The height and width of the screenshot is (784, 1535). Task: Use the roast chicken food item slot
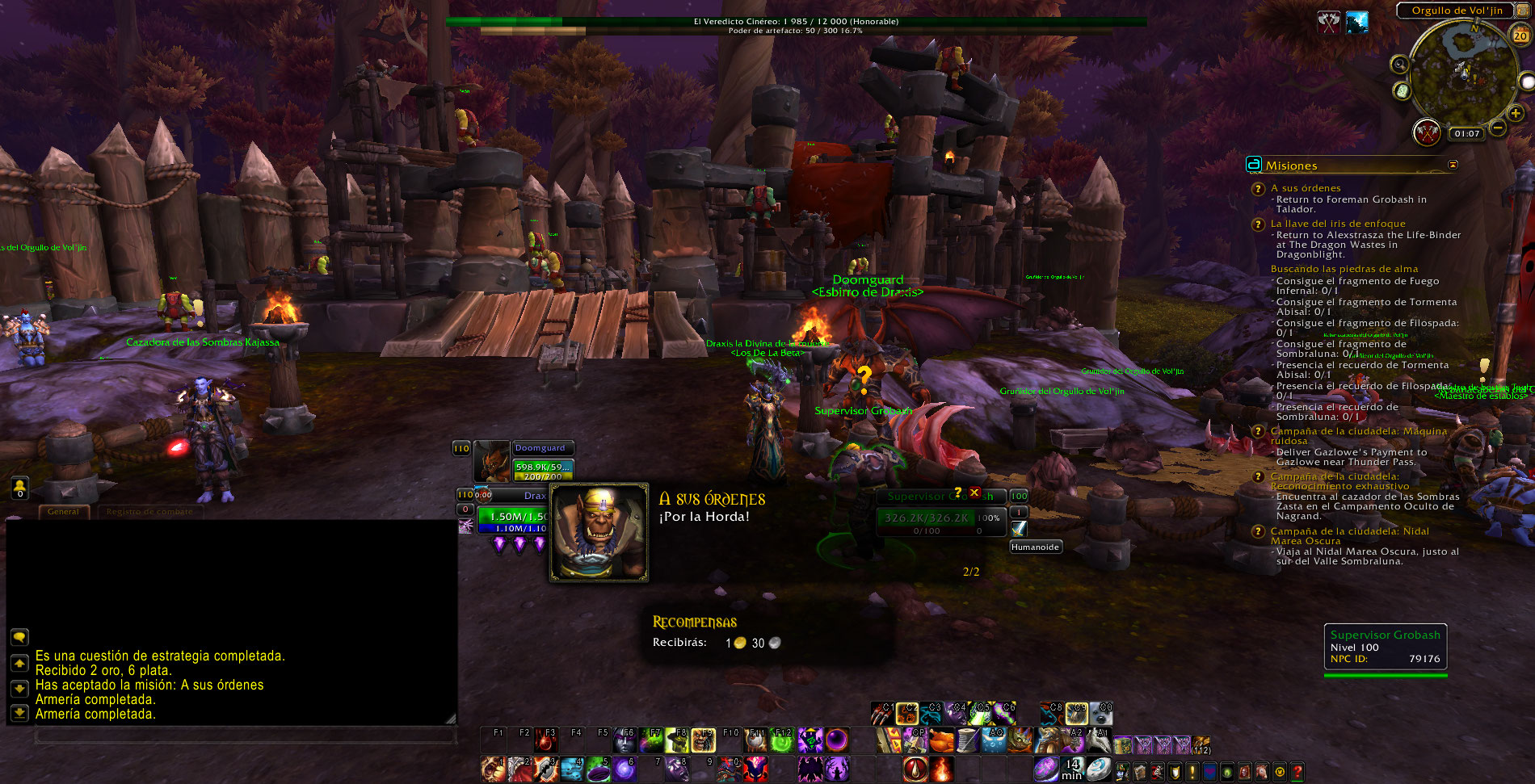coord(941,740)
